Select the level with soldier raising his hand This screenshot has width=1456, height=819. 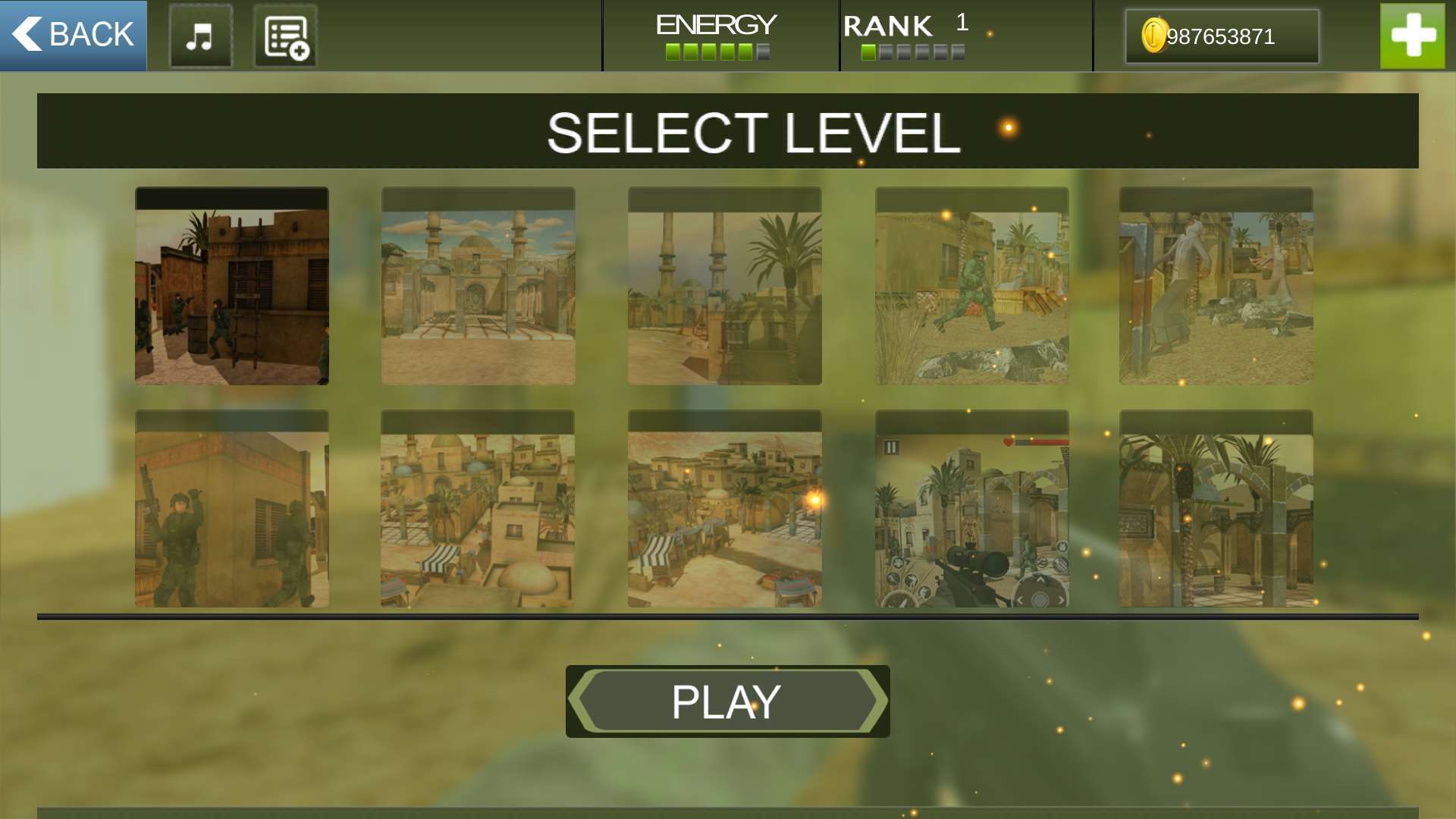(x=232, y=509)
